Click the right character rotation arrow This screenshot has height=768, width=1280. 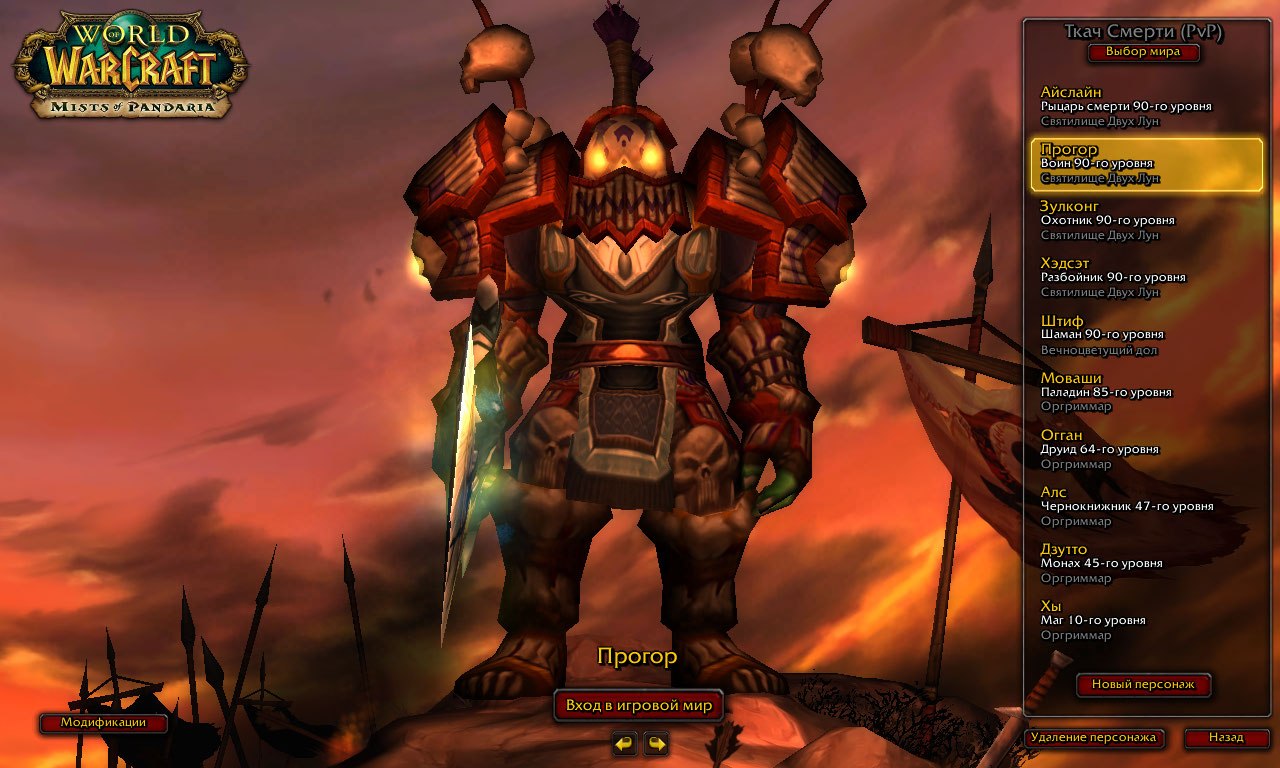[656, 743]
